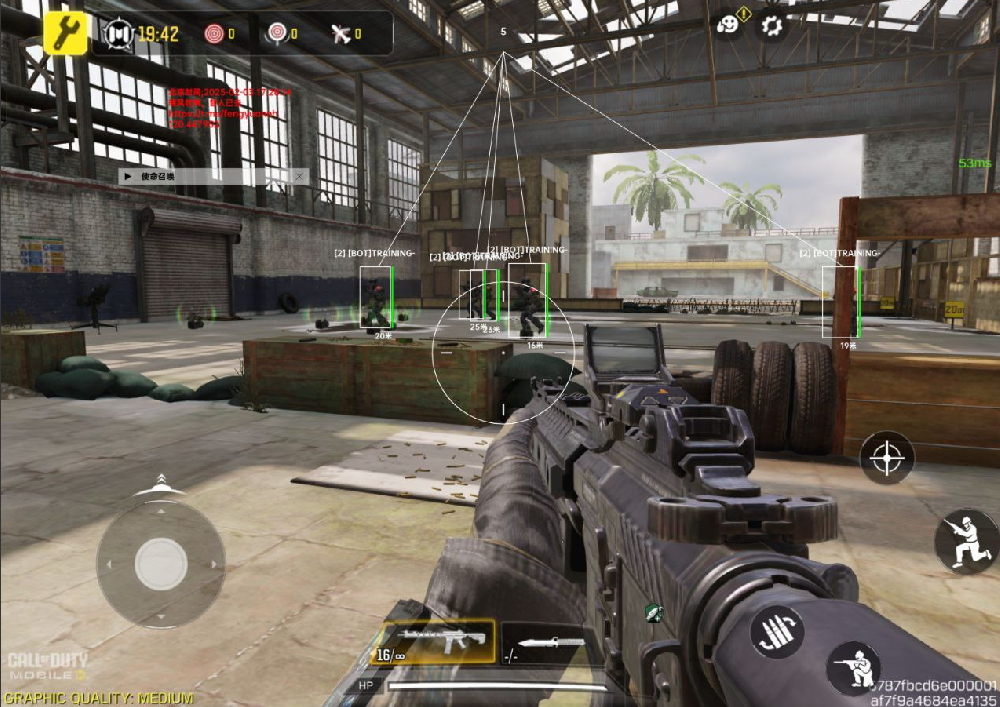Tap the sliding soldier button at right edge
Viewport: 1000px width, 707px height.
tap(967, 540)
